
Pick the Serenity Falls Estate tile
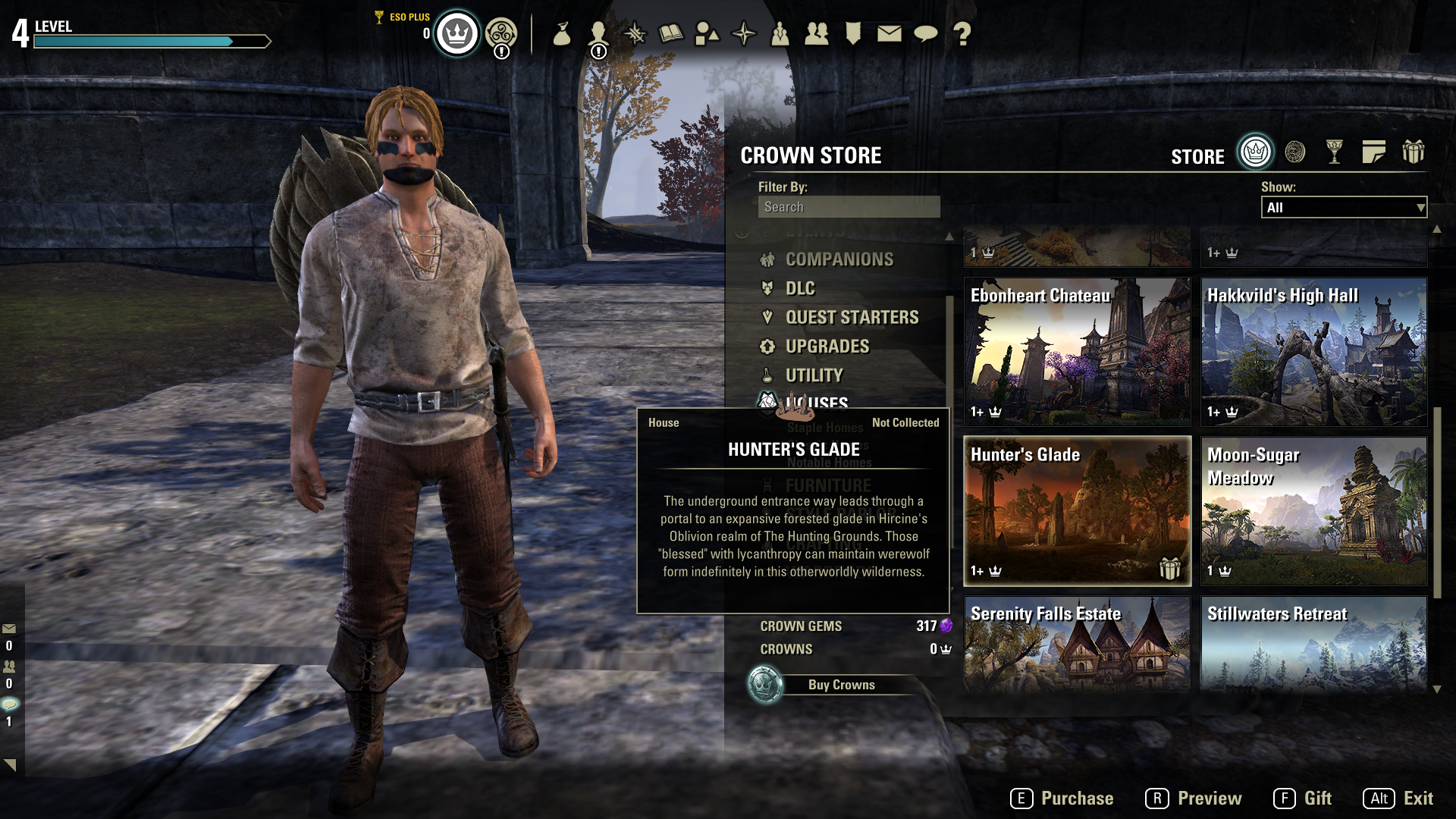pos(1077,643)
